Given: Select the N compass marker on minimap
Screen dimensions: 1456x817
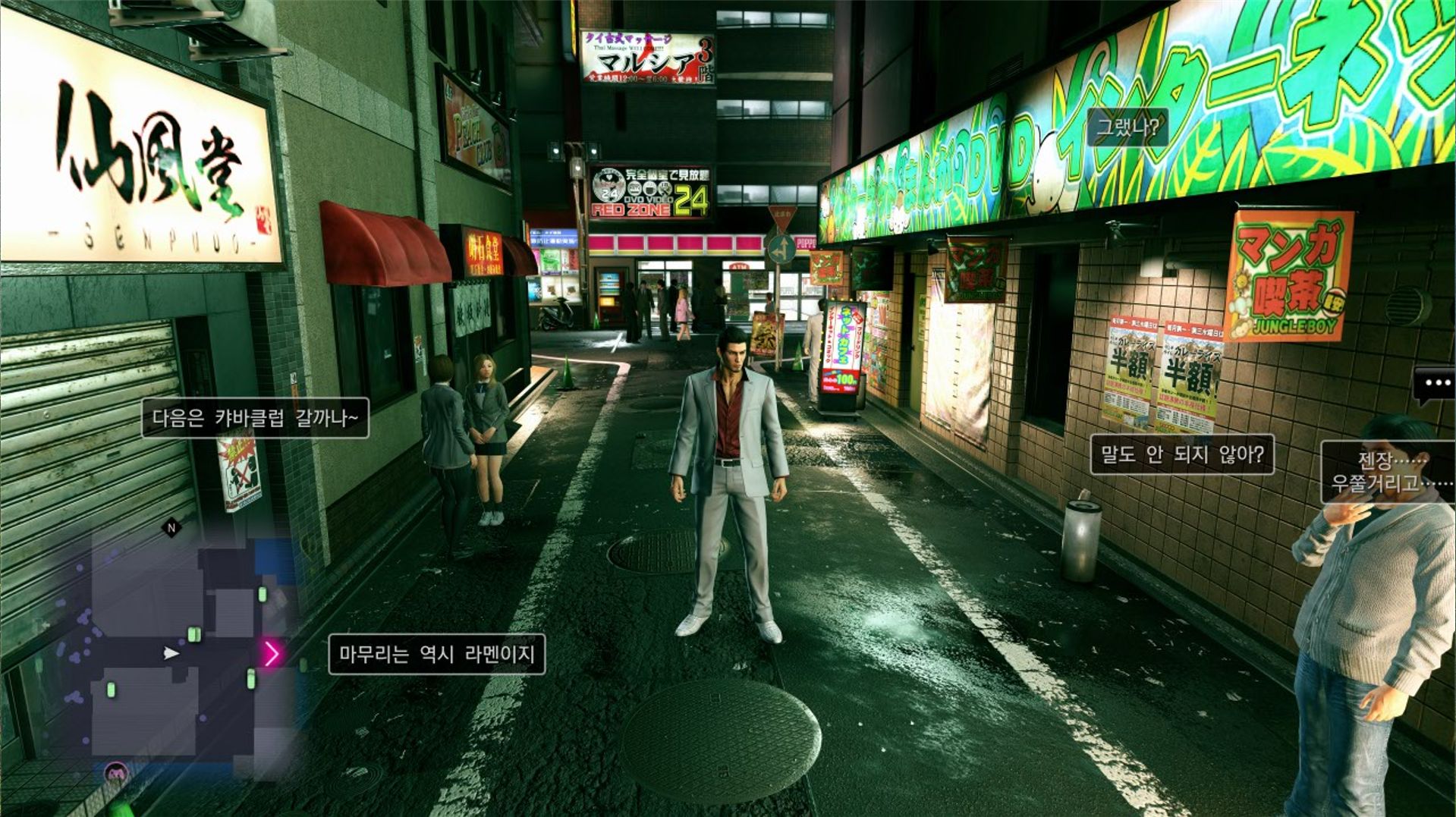Looking at the screenshot, I should coord(171,527).
